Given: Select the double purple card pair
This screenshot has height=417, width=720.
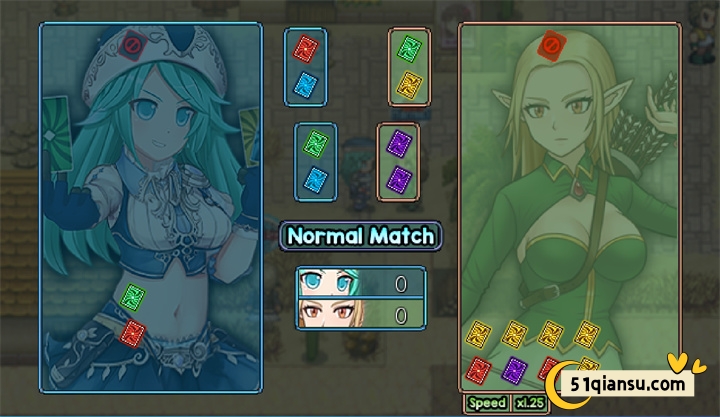Looking at the screenshot, I should (399, 160).
